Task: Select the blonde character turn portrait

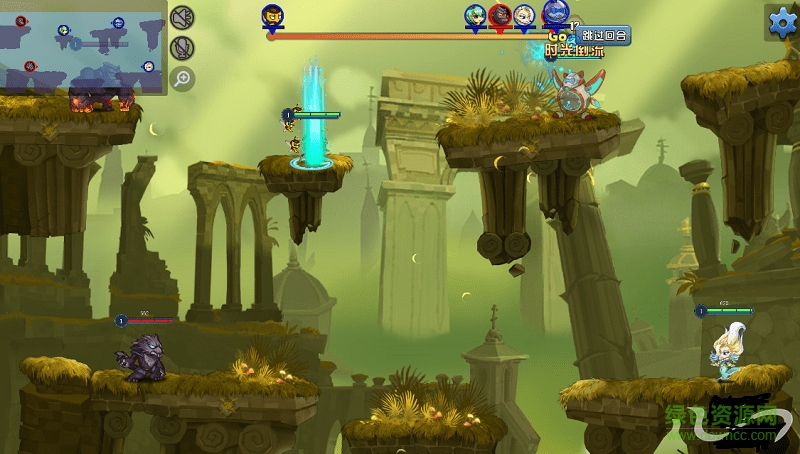Action: pyautogui.click(x=525, y=16)
